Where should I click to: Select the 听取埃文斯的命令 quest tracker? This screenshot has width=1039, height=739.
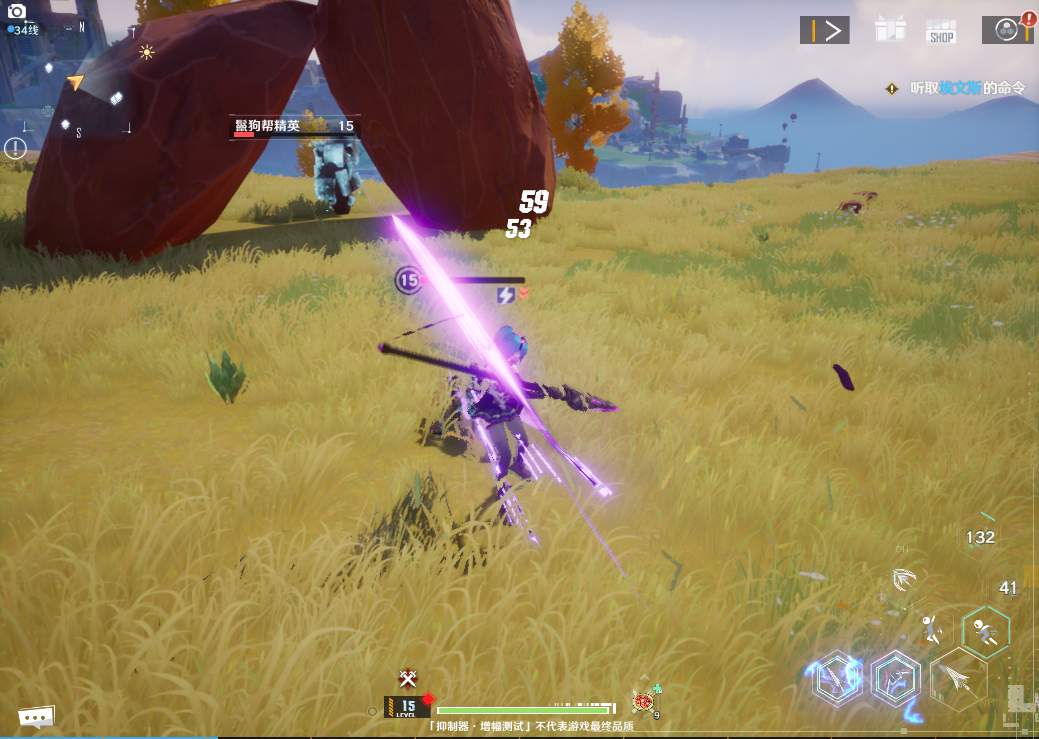pyautogui.click(x=967, y=88)
